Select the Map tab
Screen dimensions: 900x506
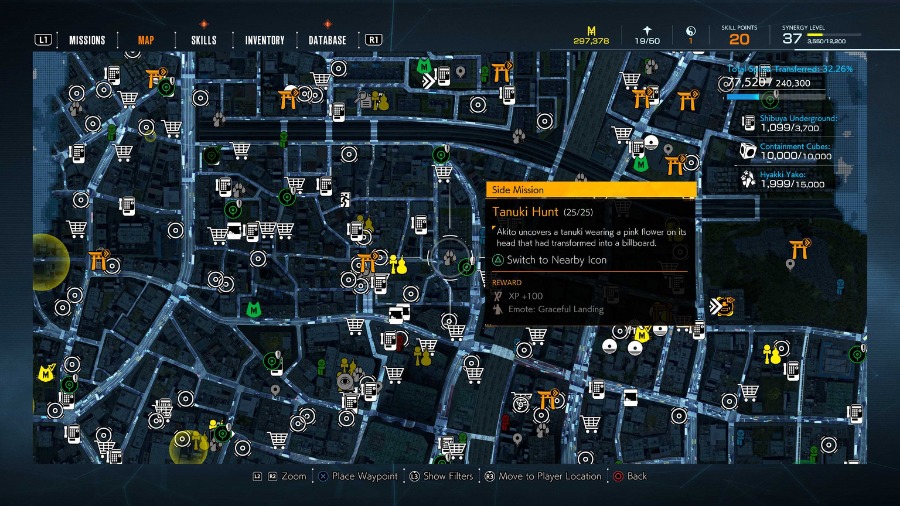coord(146,40)
